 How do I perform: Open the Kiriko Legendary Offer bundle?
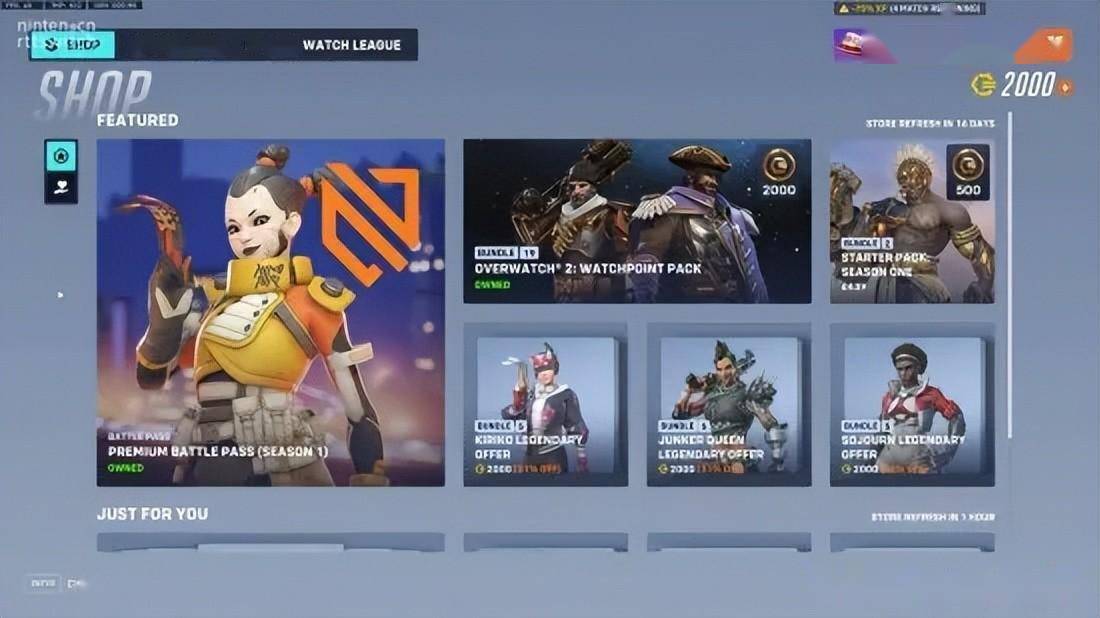point(546,404)
